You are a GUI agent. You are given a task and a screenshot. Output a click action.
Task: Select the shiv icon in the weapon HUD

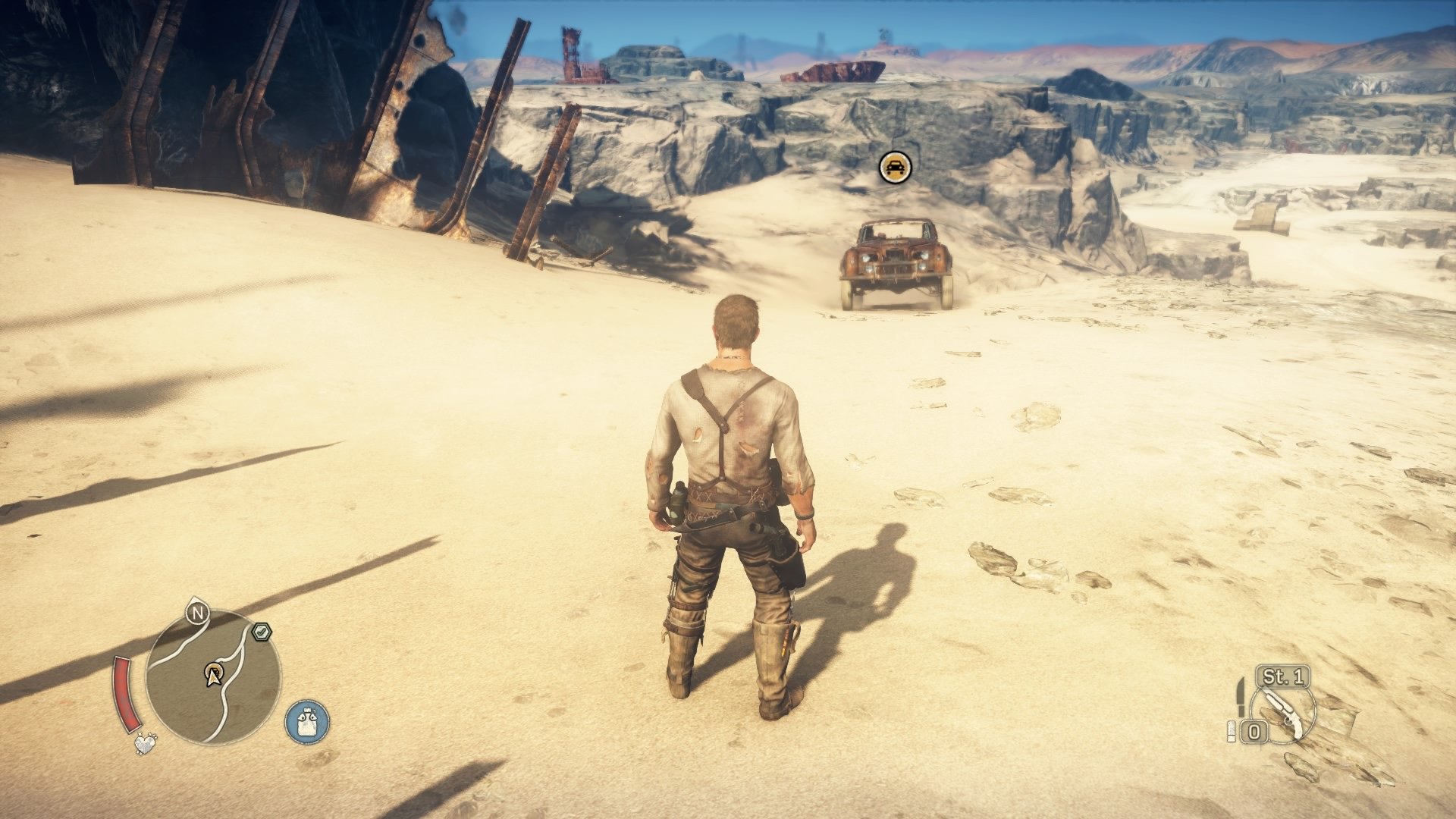pyautogui.click(x=1241, y=698)
